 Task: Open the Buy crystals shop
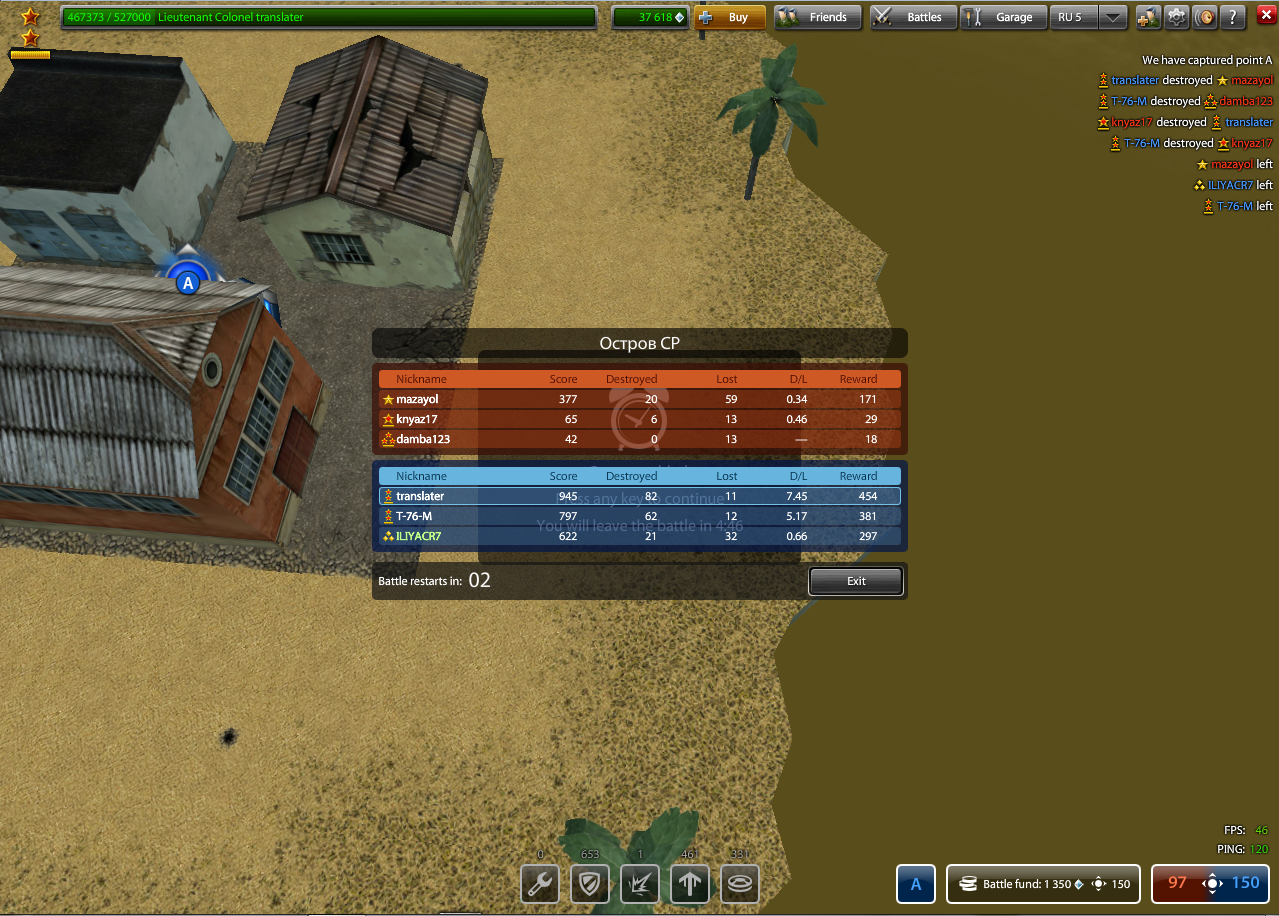pyautogui.click(x=730, y=17)
